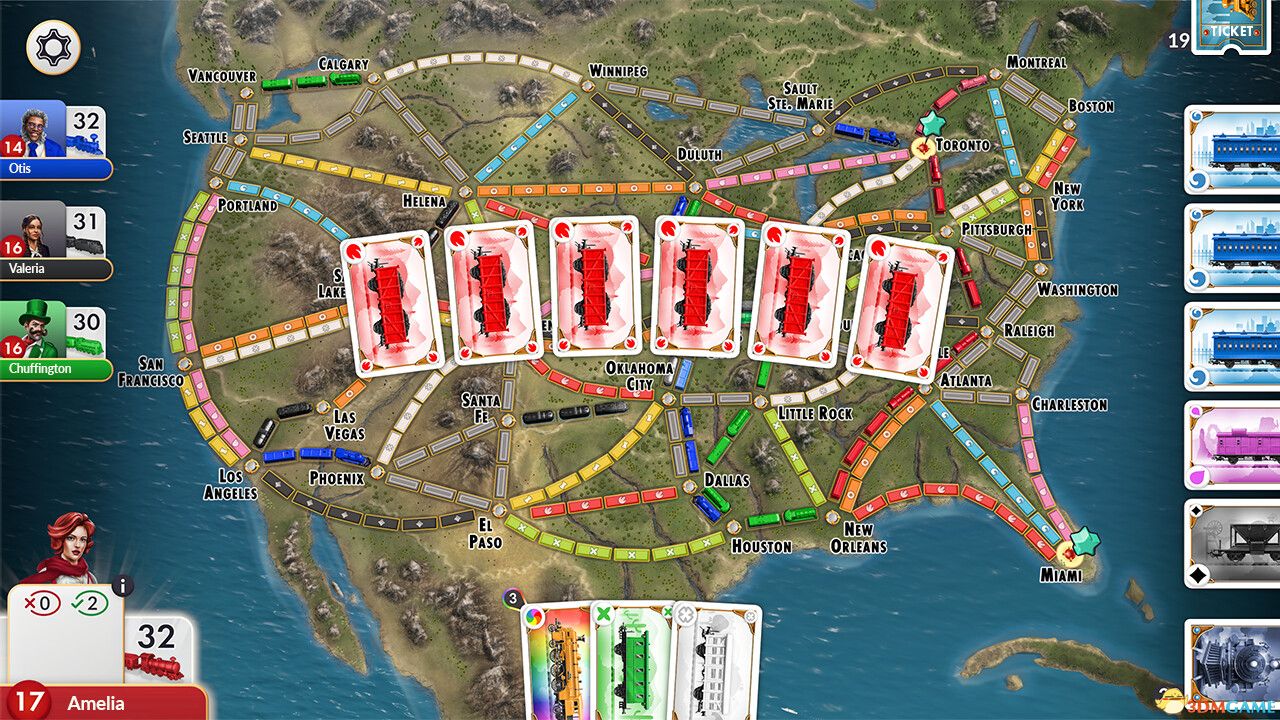Click the rainbow locomotive color wheel badge

[532, 616]
